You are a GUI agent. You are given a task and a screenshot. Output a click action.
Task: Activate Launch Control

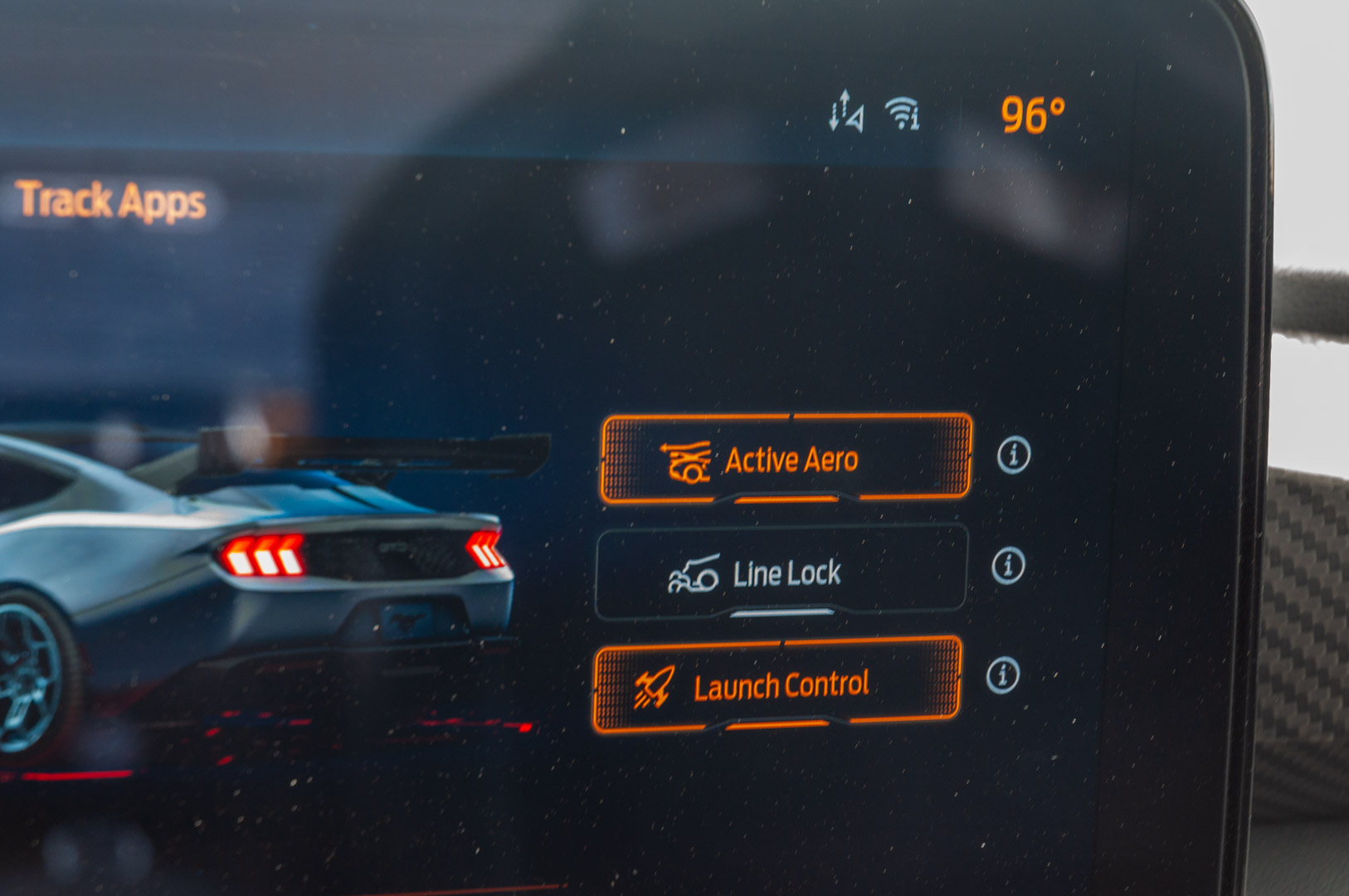778,683
